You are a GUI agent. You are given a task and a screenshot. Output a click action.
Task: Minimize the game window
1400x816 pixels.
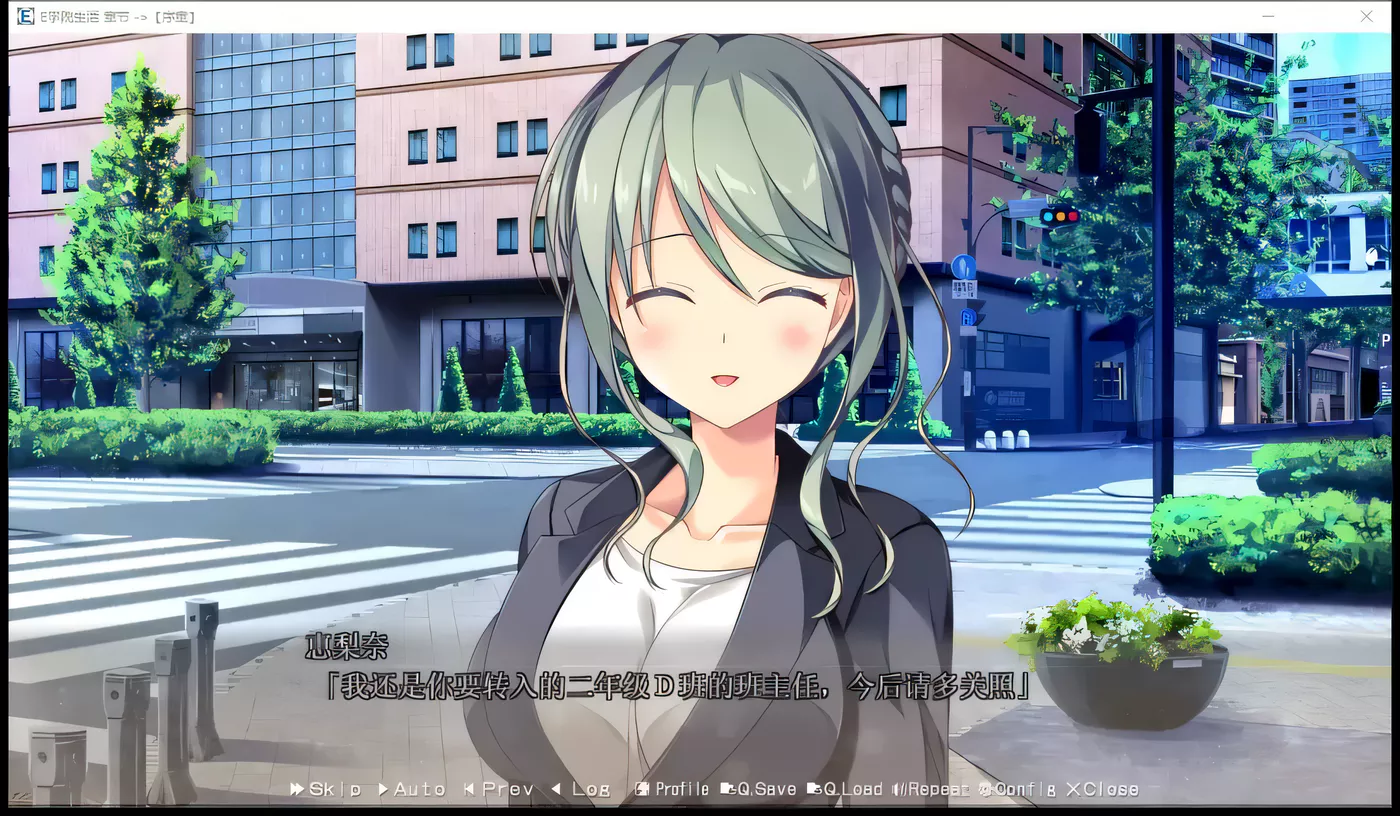tap(1268, 17)
